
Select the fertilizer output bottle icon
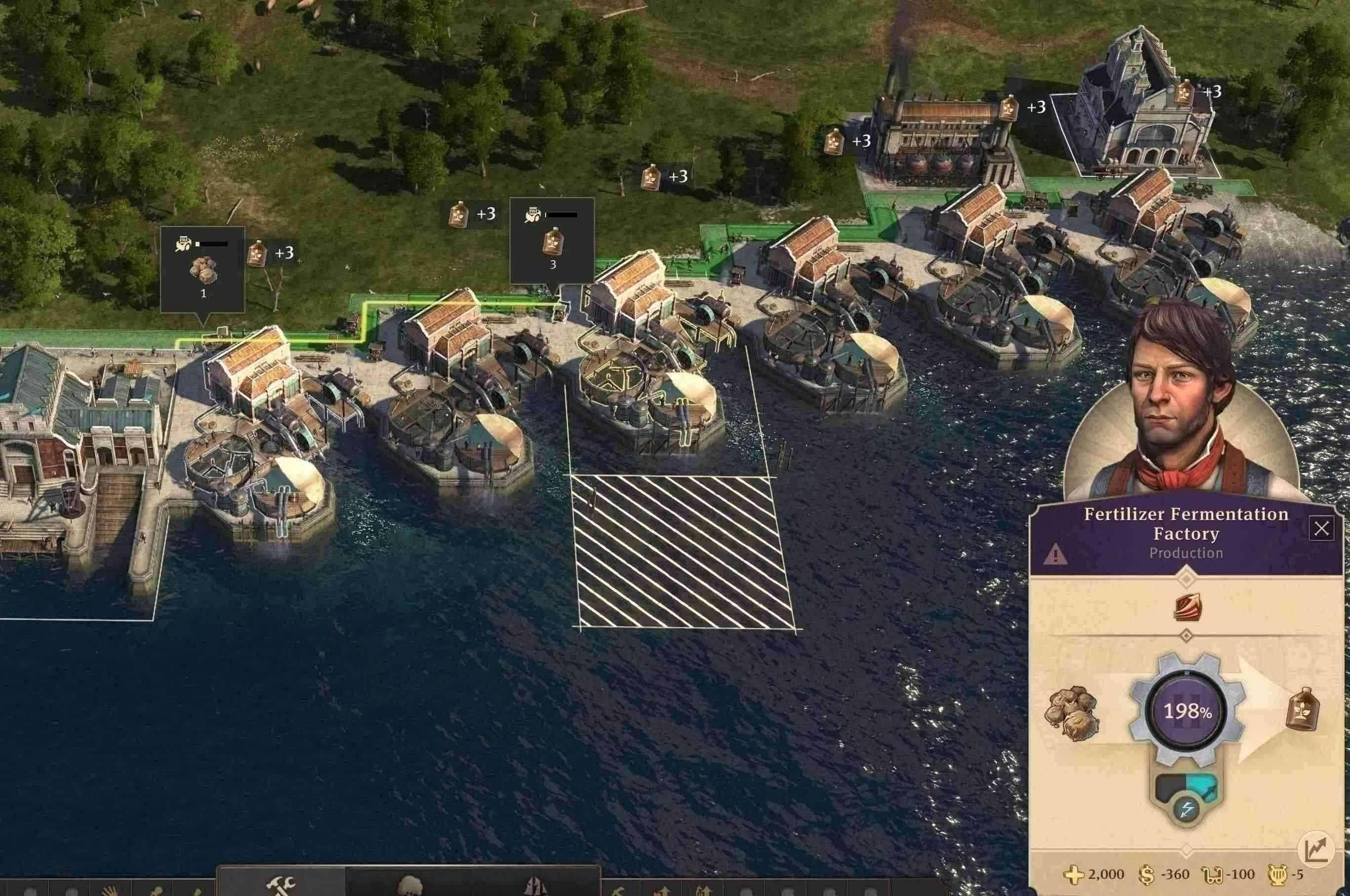click(1303, 708)
